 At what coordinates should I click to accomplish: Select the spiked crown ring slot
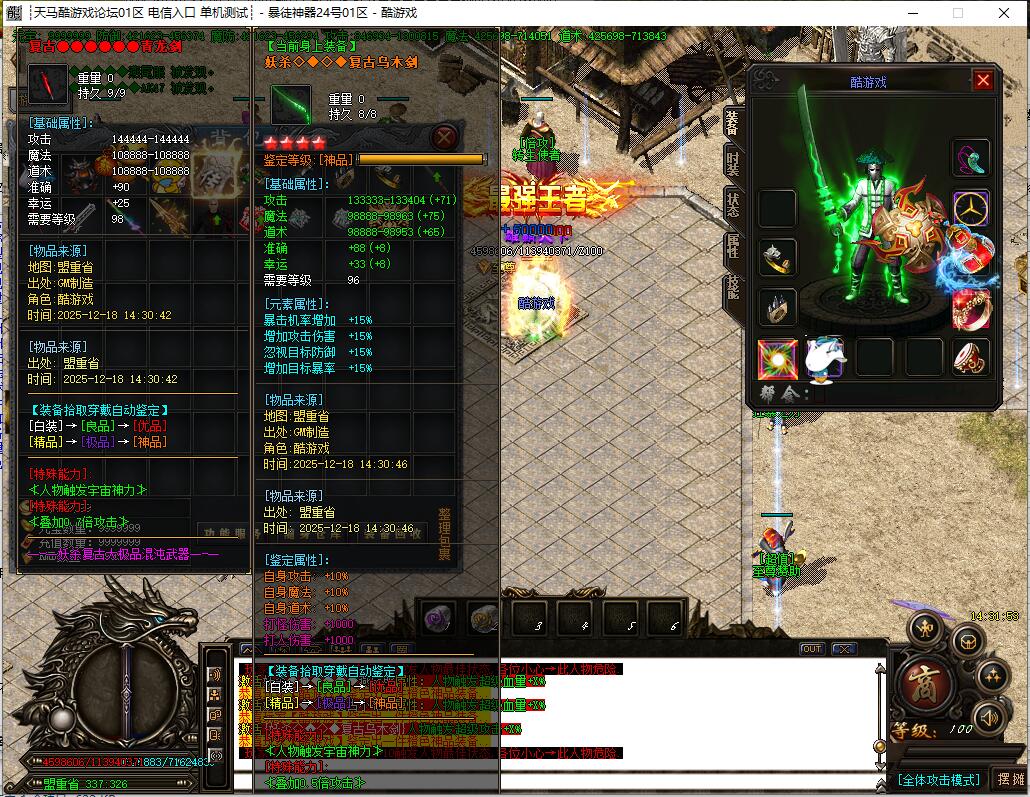click(777, 308)
